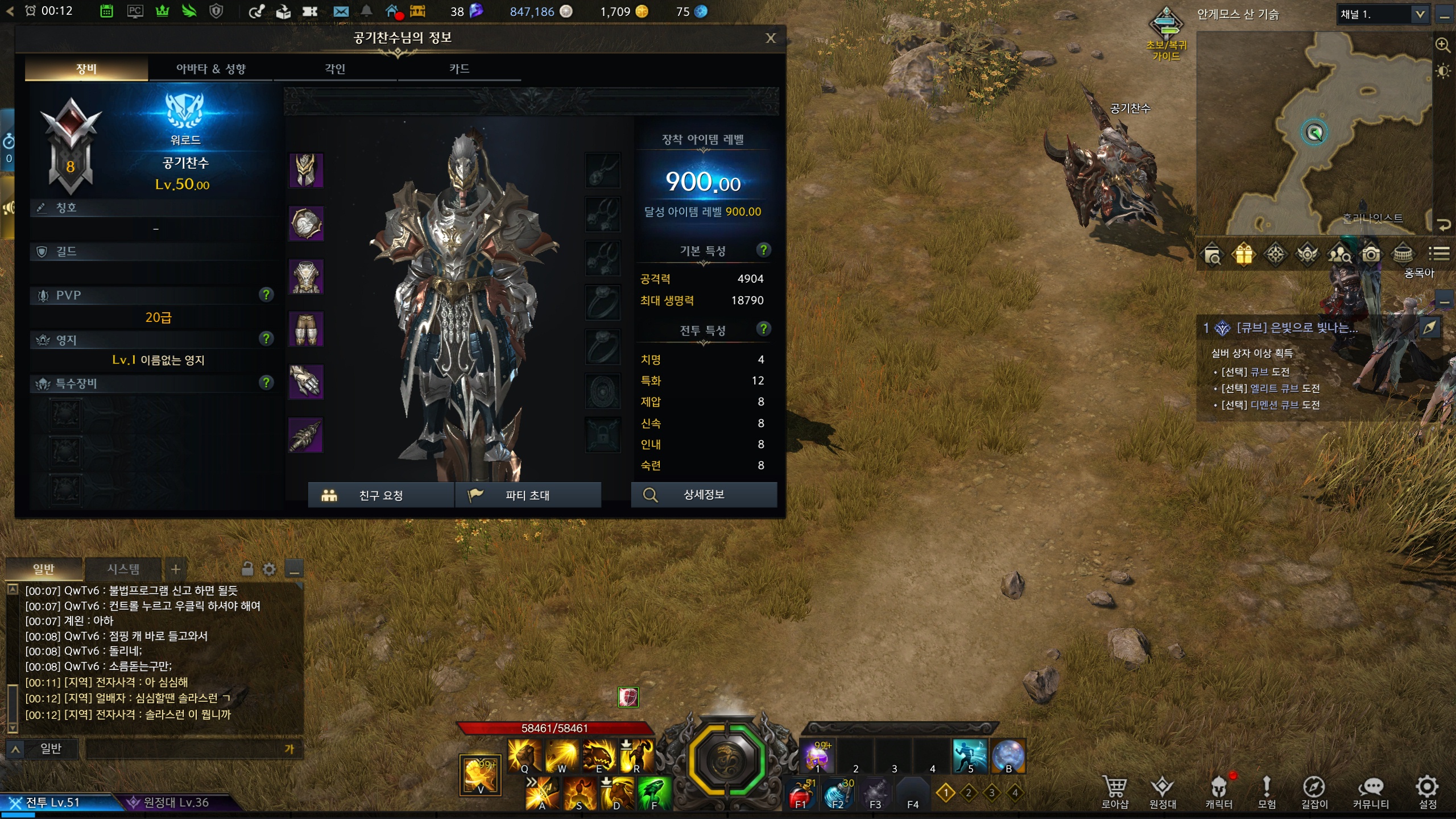Inspect the equipped weapon slot
The width and height of the screenshot is (1456, 819).
(x=306, y=435)
